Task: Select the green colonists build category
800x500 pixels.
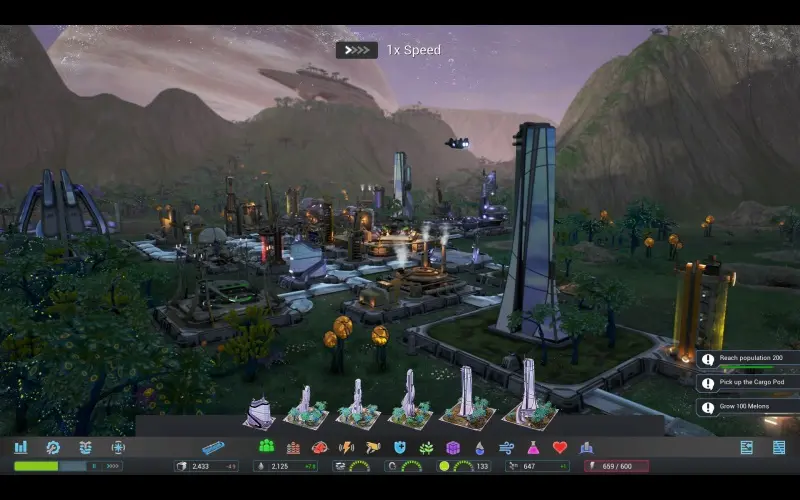Action: 266,447
